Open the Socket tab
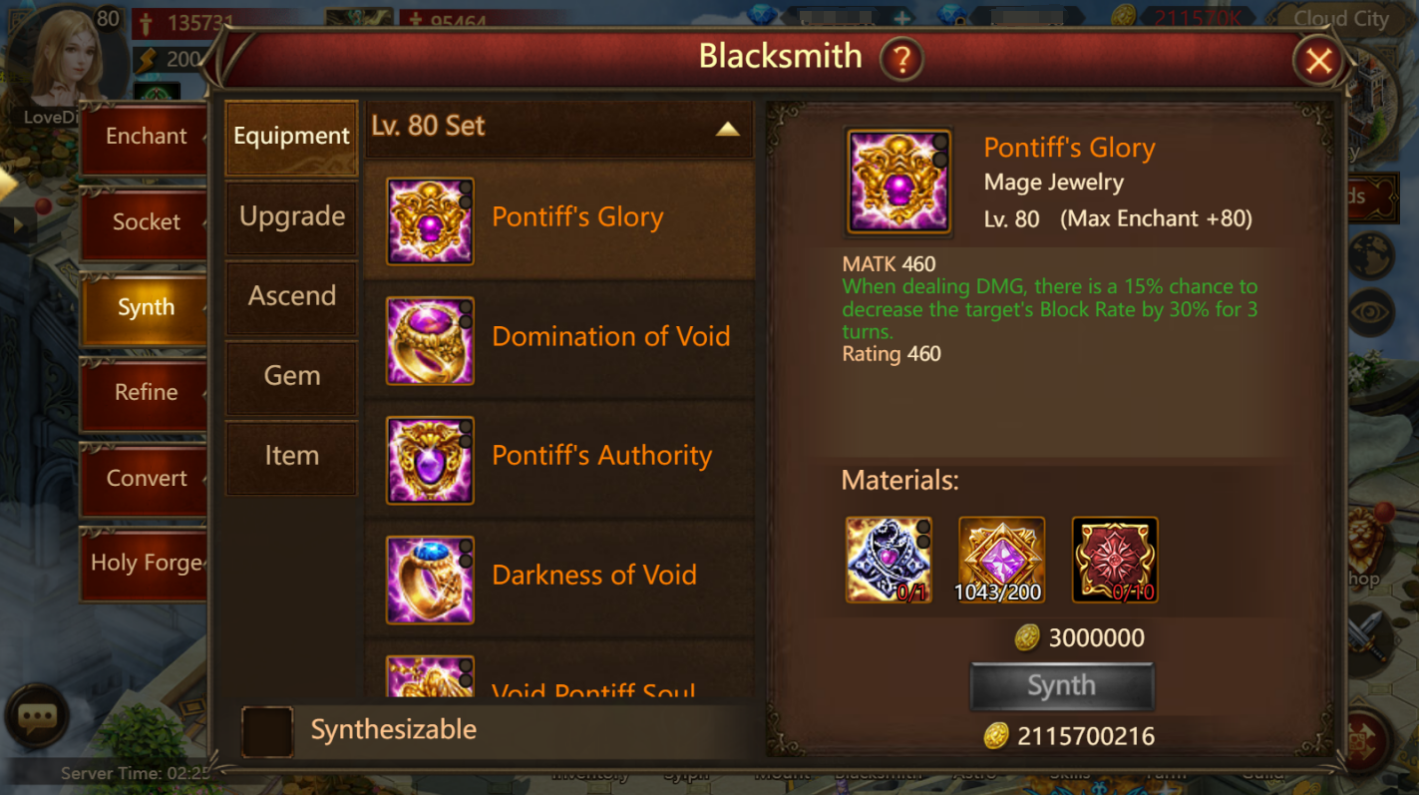This screenshot has height=795, width=1419. tap(146, 222)
